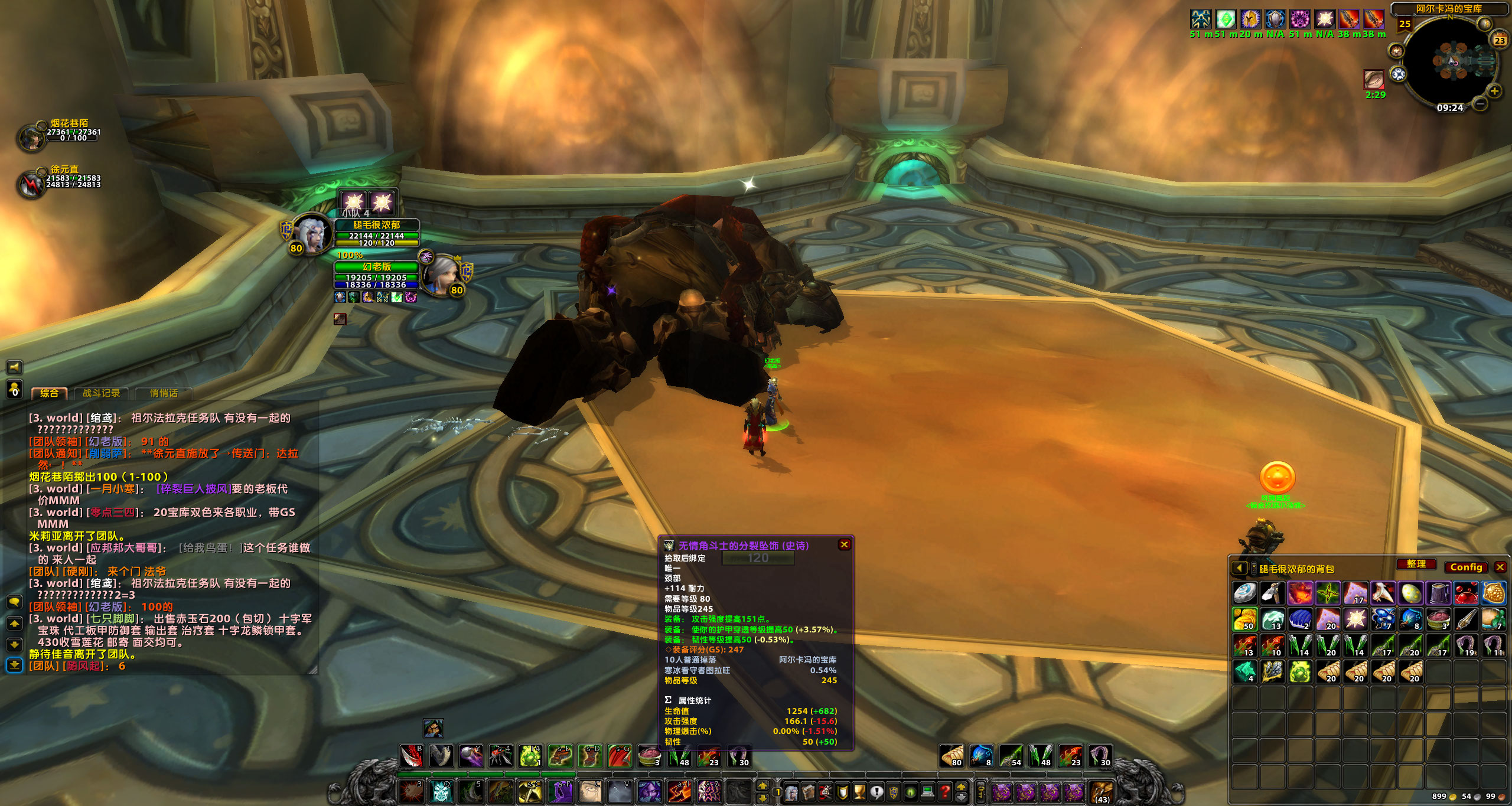This screenshot has height=806, width=1512.
Task: Click the Config button on the bag window
Action: (x=1467, y=567)
